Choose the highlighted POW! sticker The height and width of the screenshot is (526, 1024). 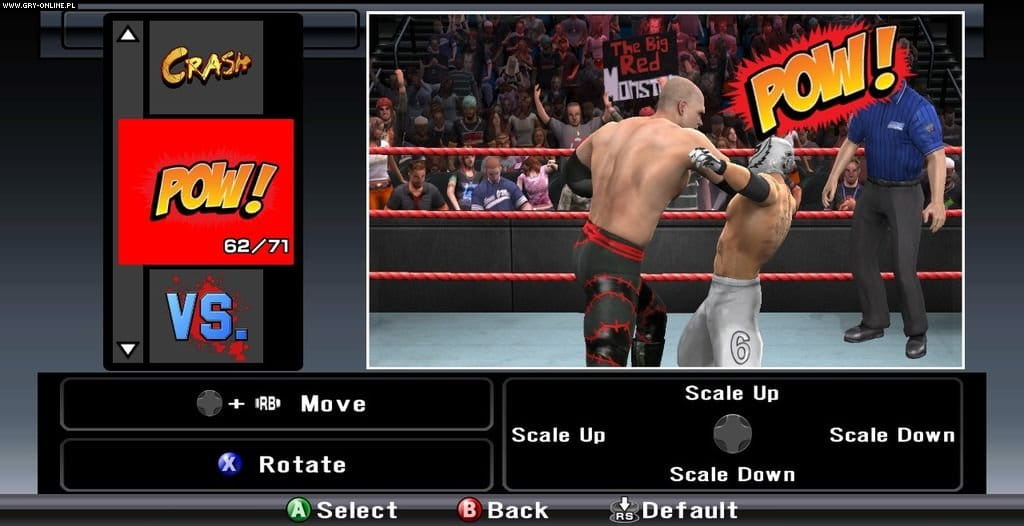(206, 191)
